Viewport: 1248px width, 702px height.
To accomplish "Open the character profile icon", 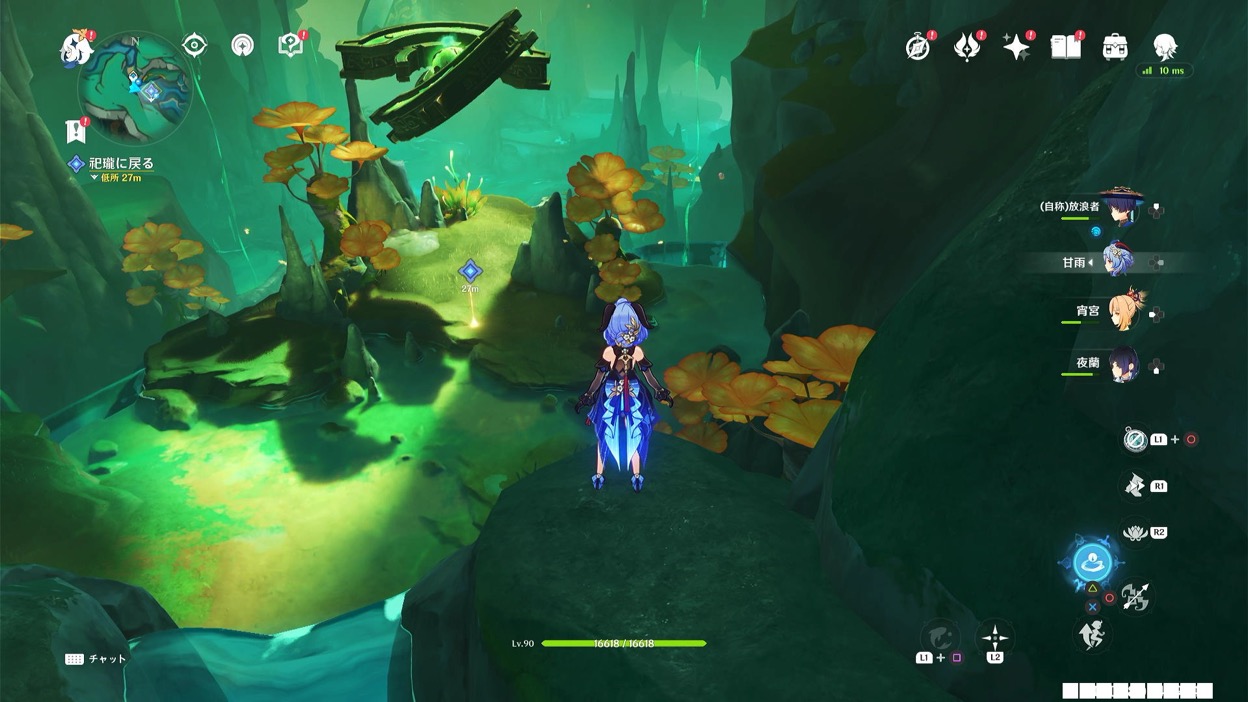I will (x=1164, y=46).
